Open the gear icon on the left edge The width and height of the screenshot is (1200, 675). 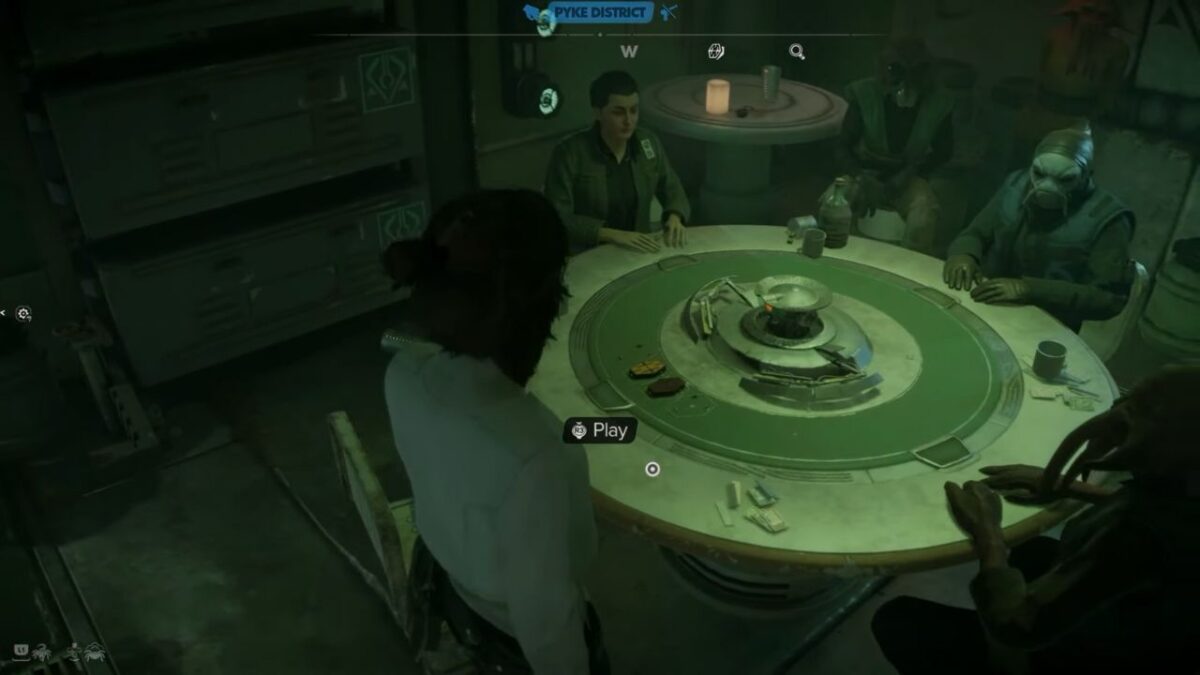[x=23, y=314]
